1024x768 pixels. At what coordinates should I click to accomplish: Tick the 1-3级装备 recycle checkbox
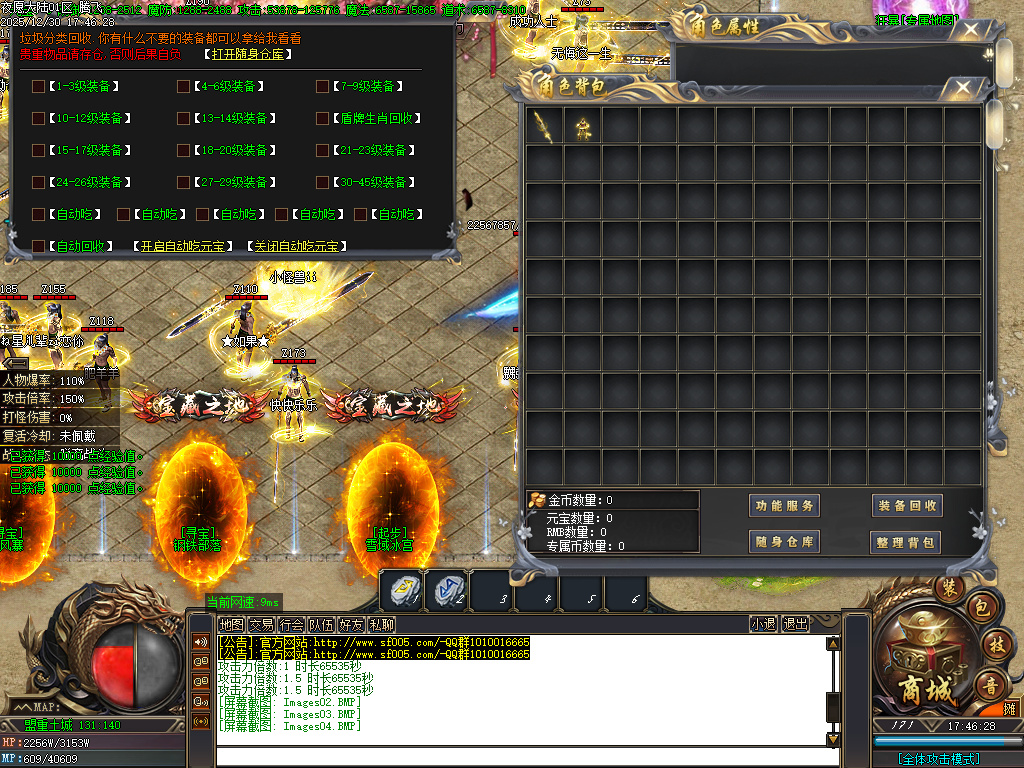coord(38,87)
